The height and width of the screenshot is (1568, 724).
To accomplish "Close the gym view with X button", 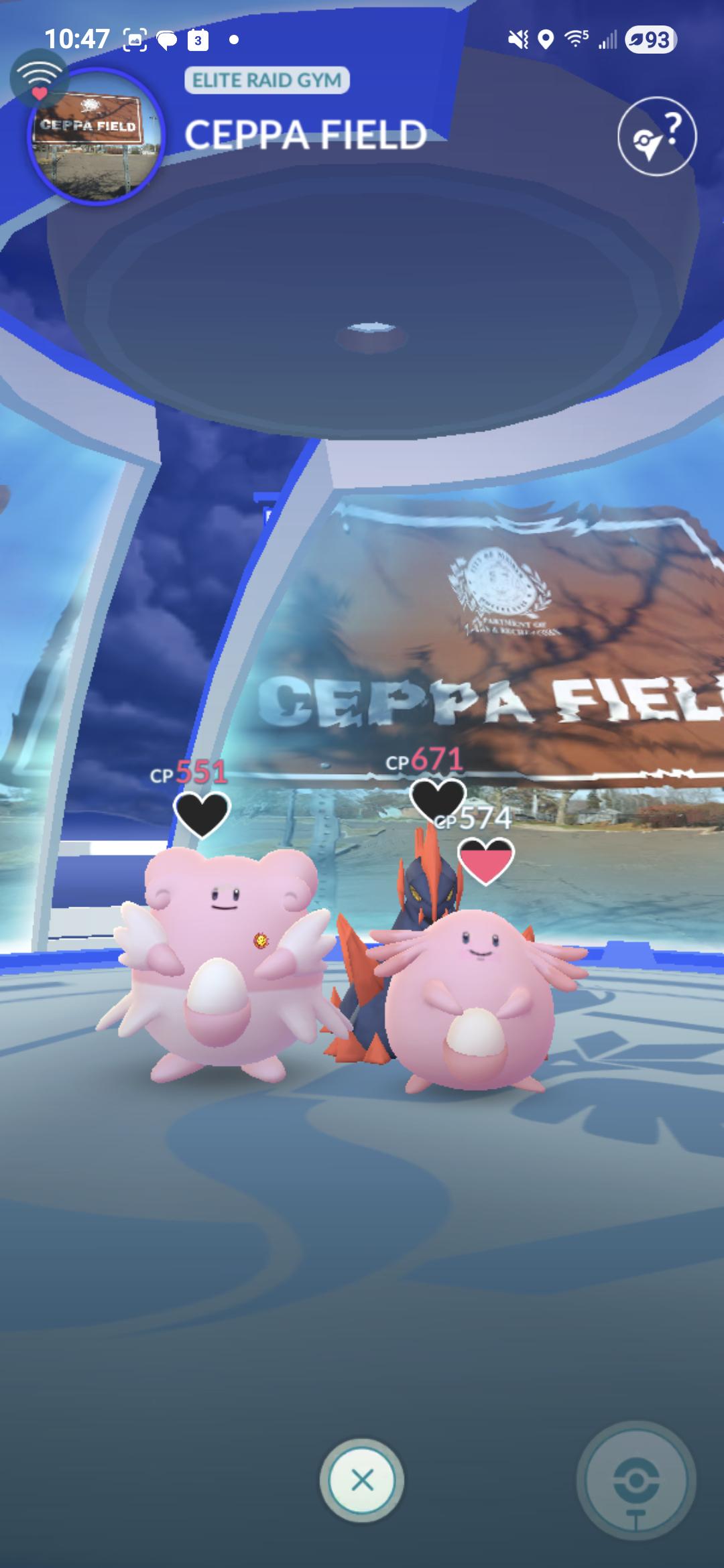I will pos(362,1480).
